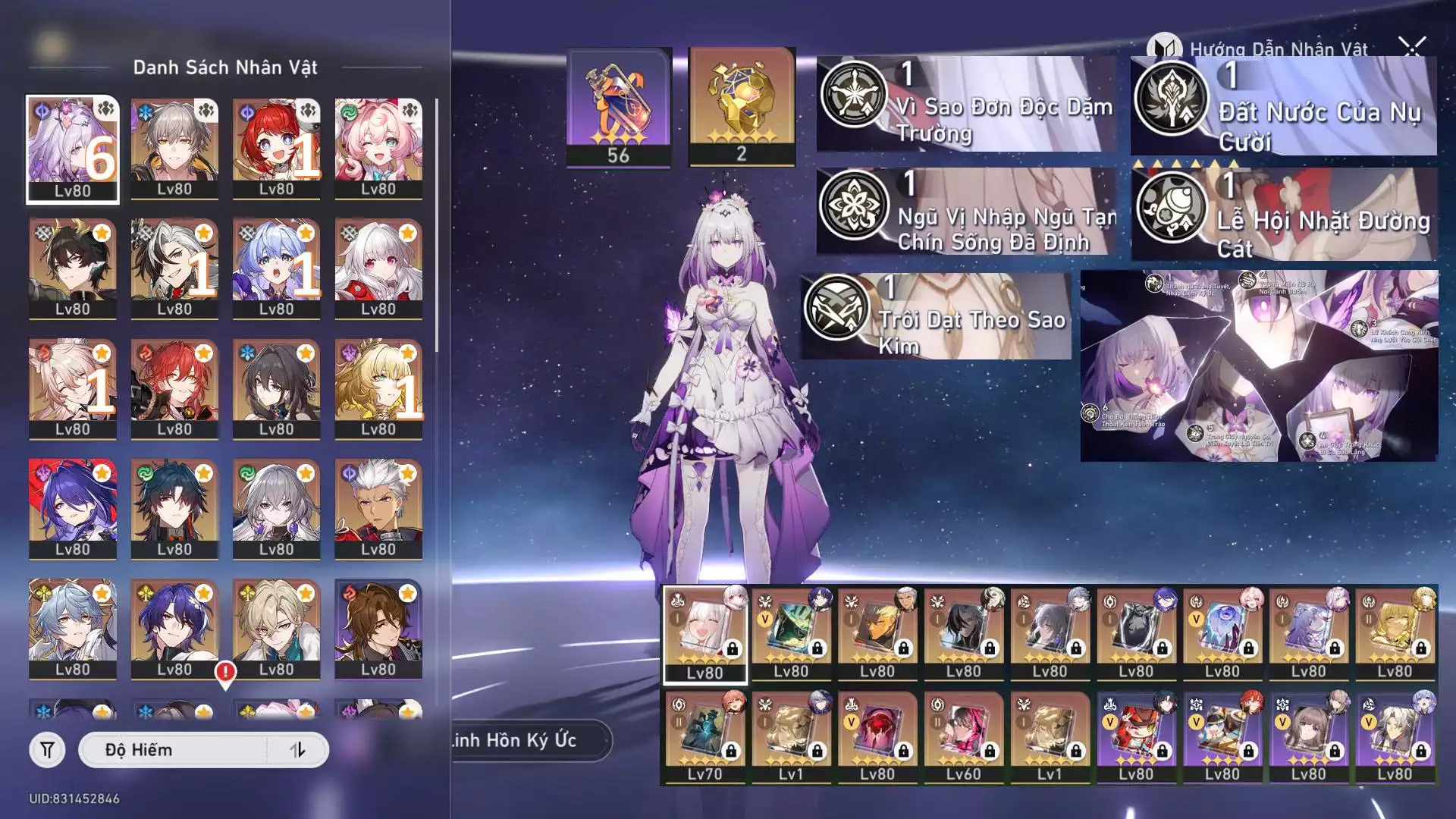Open the Vì Sao Đơn Độc Dặm Trường entry
1456x819 pixels.
coord(966,105)
